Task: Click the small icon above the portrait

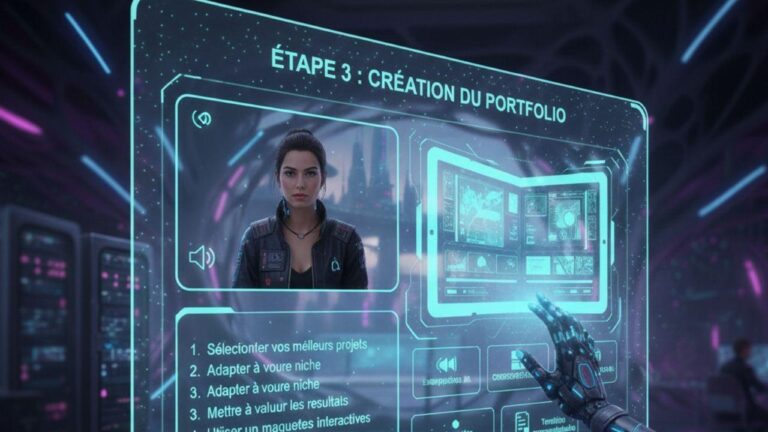Action: (x=201, y=118)
